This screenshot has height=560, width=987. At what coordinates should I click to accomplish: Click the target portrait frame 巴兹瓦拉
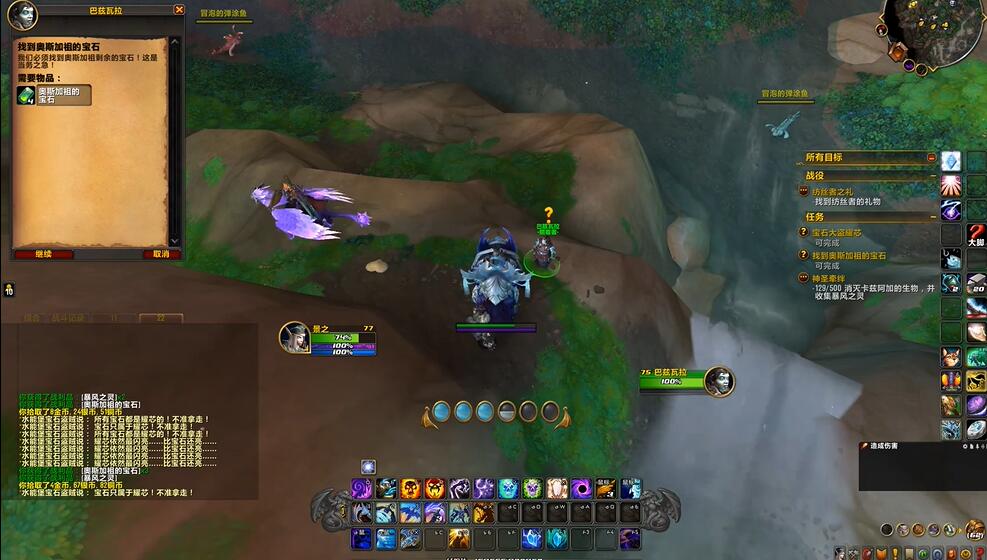point(718,381)
